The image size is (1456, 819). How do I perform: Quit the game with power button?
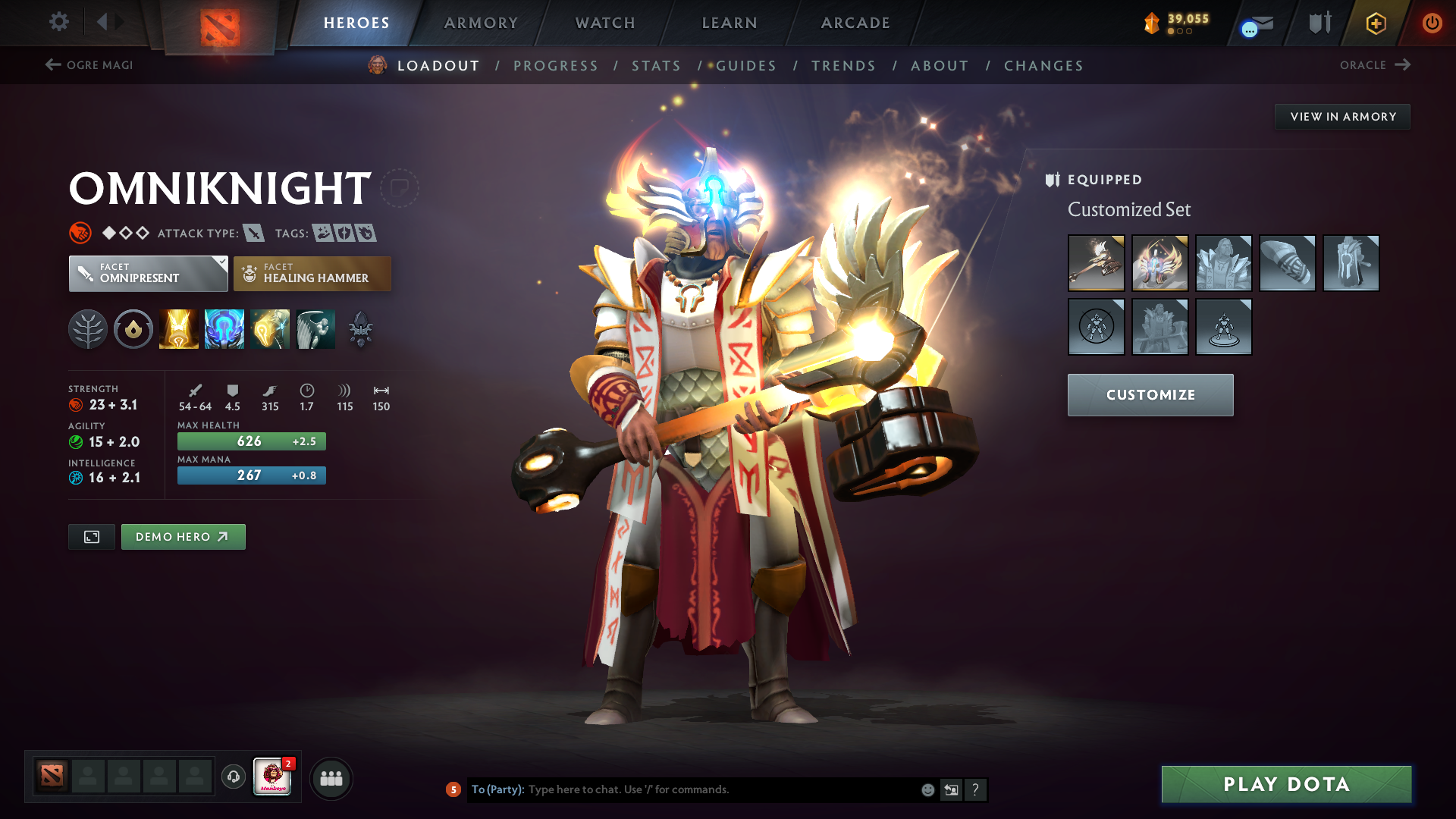(x=1432, y=23)
